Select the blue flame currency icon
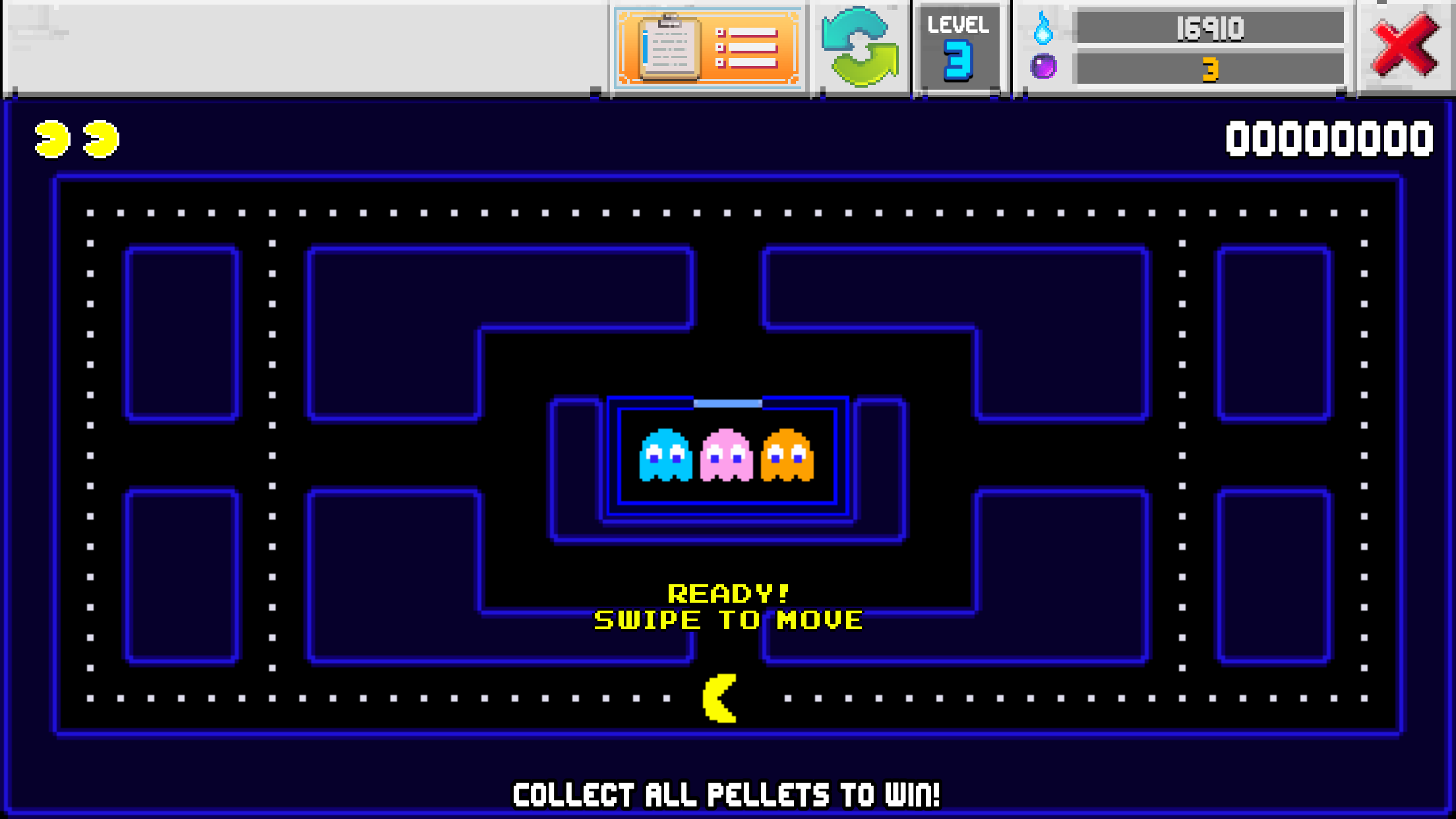 pos(1043,28)
